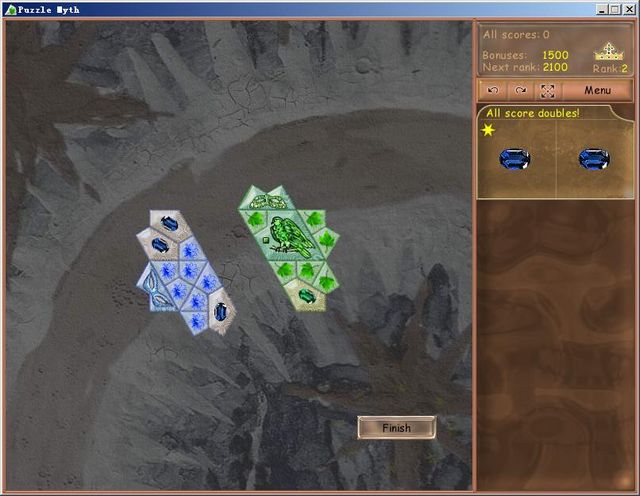Screen dimensions: 640x496
Task: Undo the last move
Action: 493,90
